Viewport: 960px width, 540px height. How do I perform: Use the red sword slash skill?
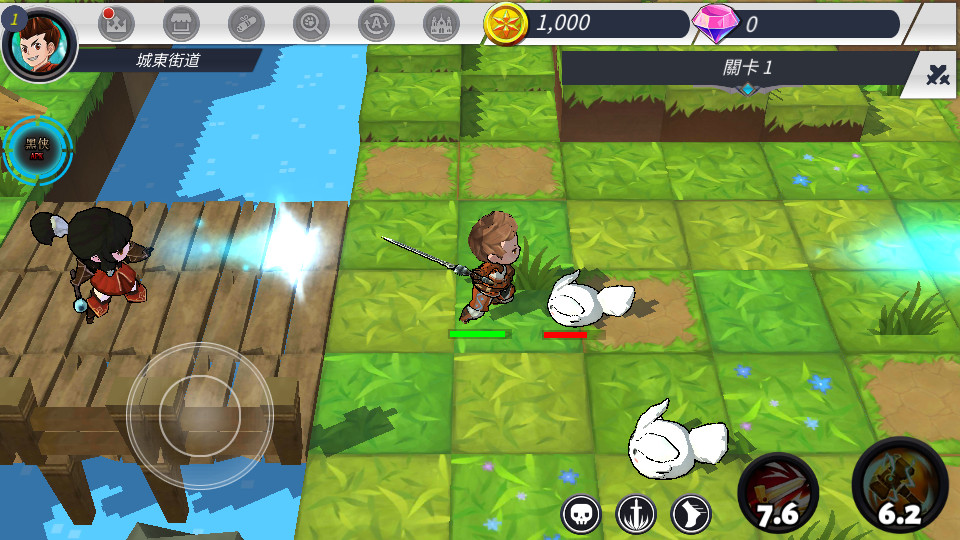(x=778, y=492)
